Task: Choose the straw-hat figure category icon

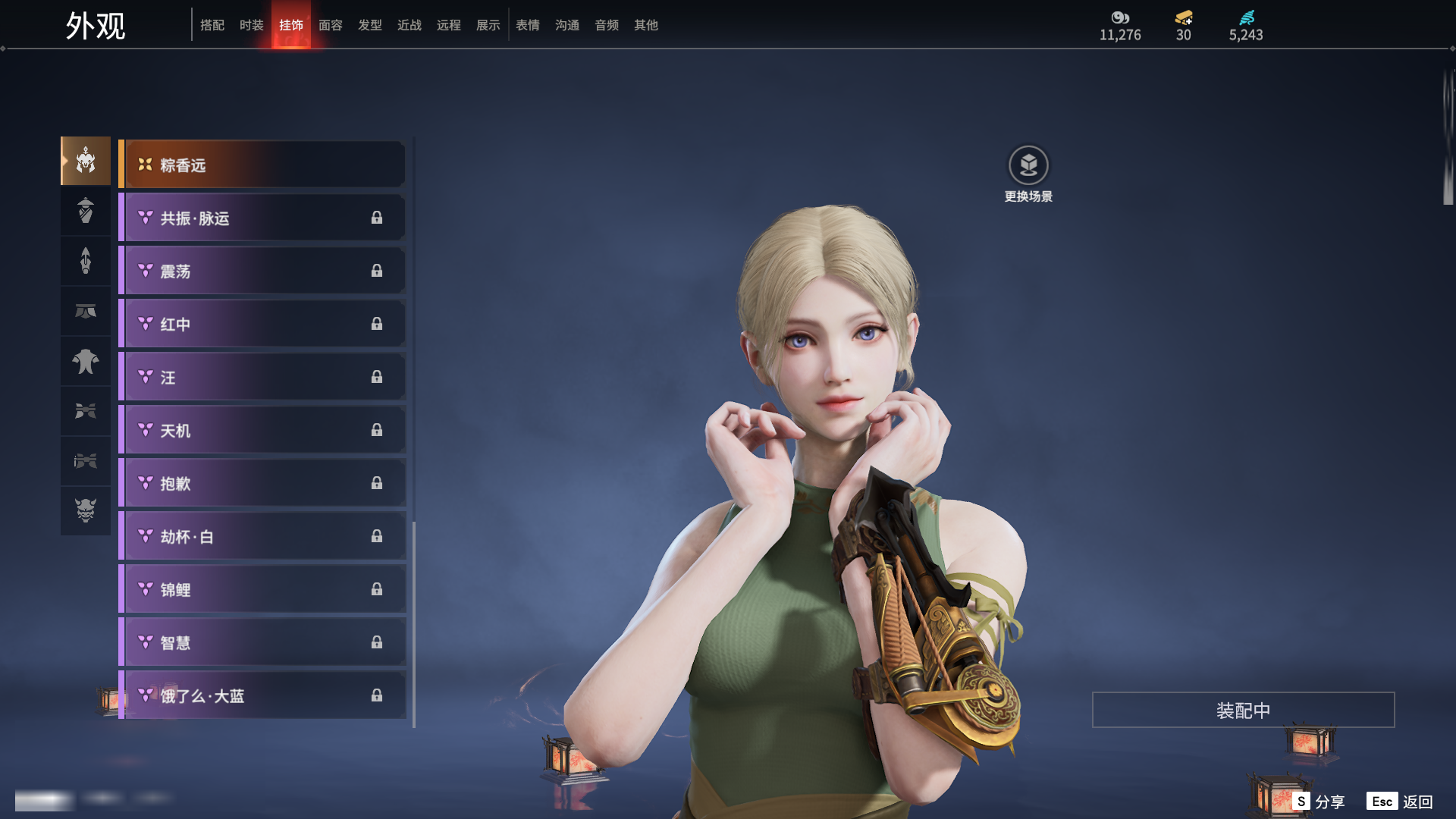Action: click(86, 210)
